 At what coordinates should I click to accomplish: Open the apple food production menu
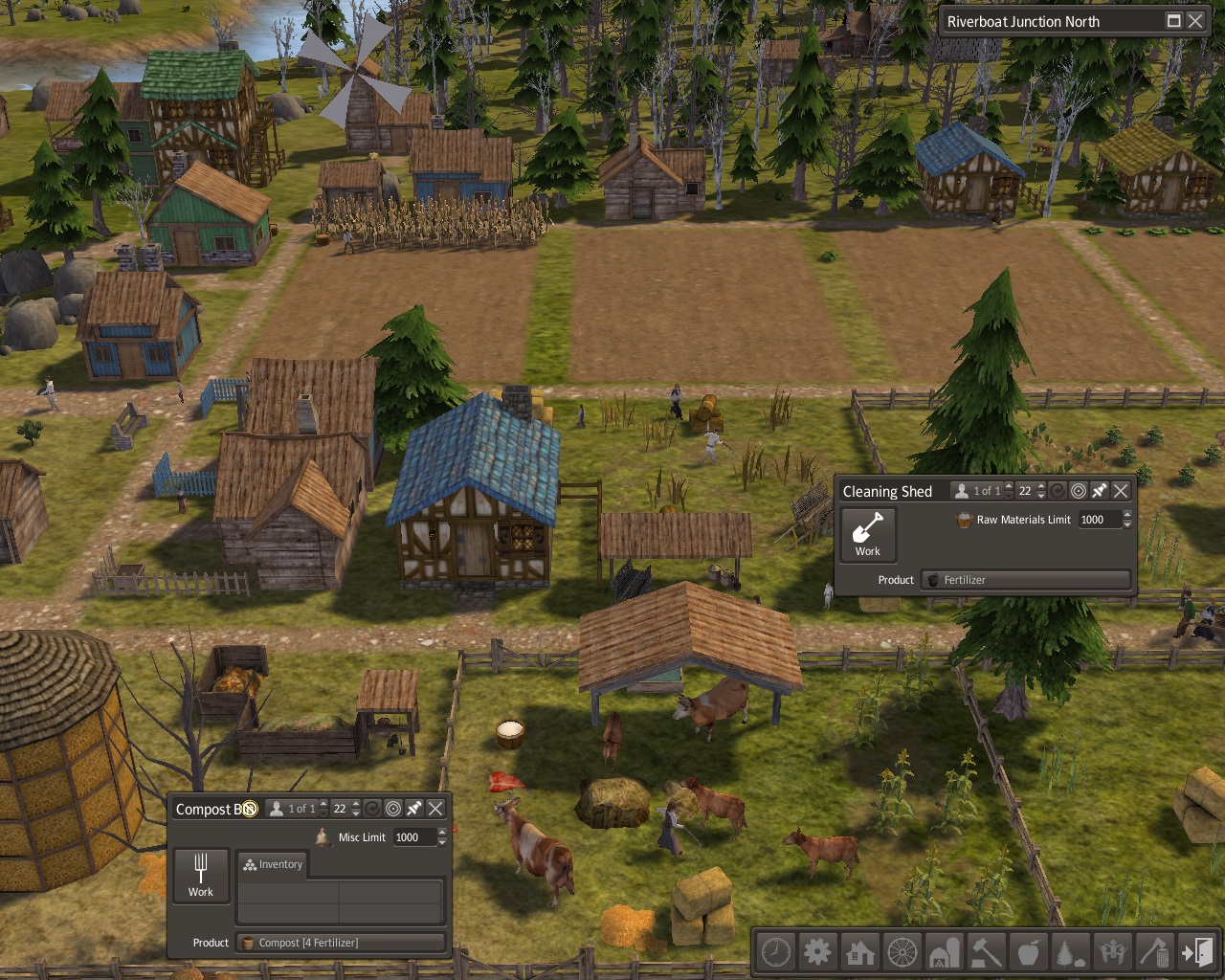pos(1029,952)
